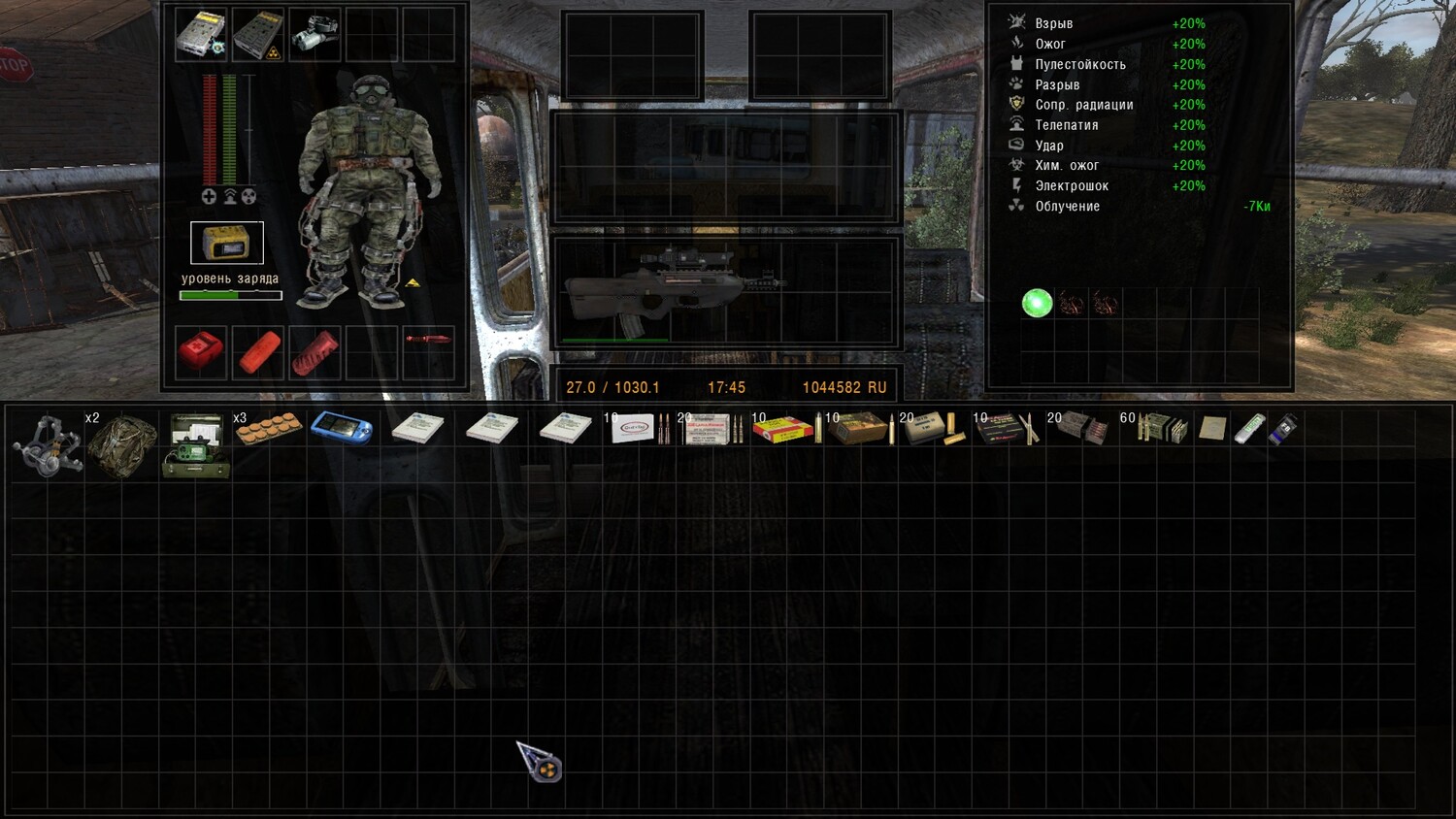Pick the red bandage roll quick slot
The height and width of the screenshot is (819, 1456).
pyautogui.click(x=259, y=350)
